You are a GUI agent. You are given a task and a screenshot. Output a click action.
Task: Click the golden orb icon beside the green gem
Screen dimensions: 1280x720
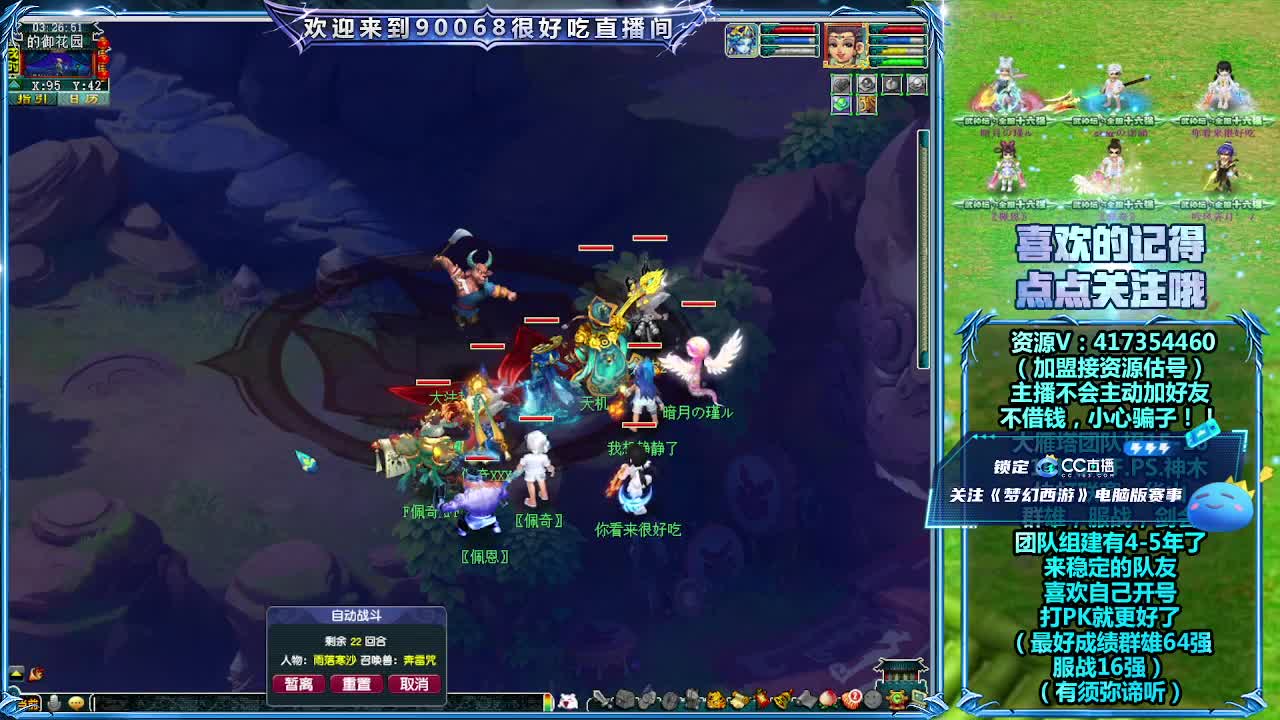point(866,104)
